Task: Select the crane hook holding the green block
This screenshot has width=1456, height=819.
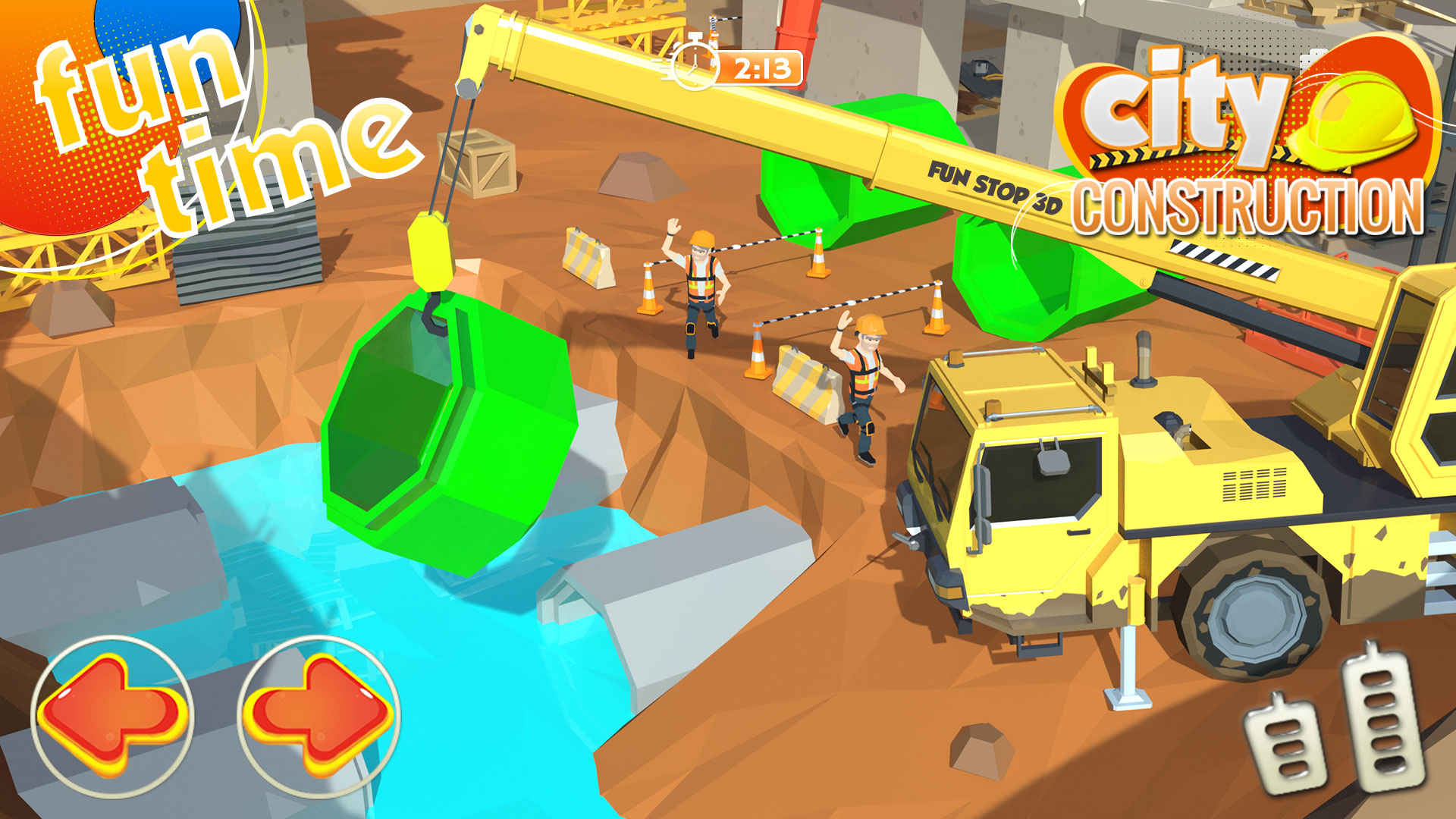Action: pyautogui.click(x=430, y=265)
